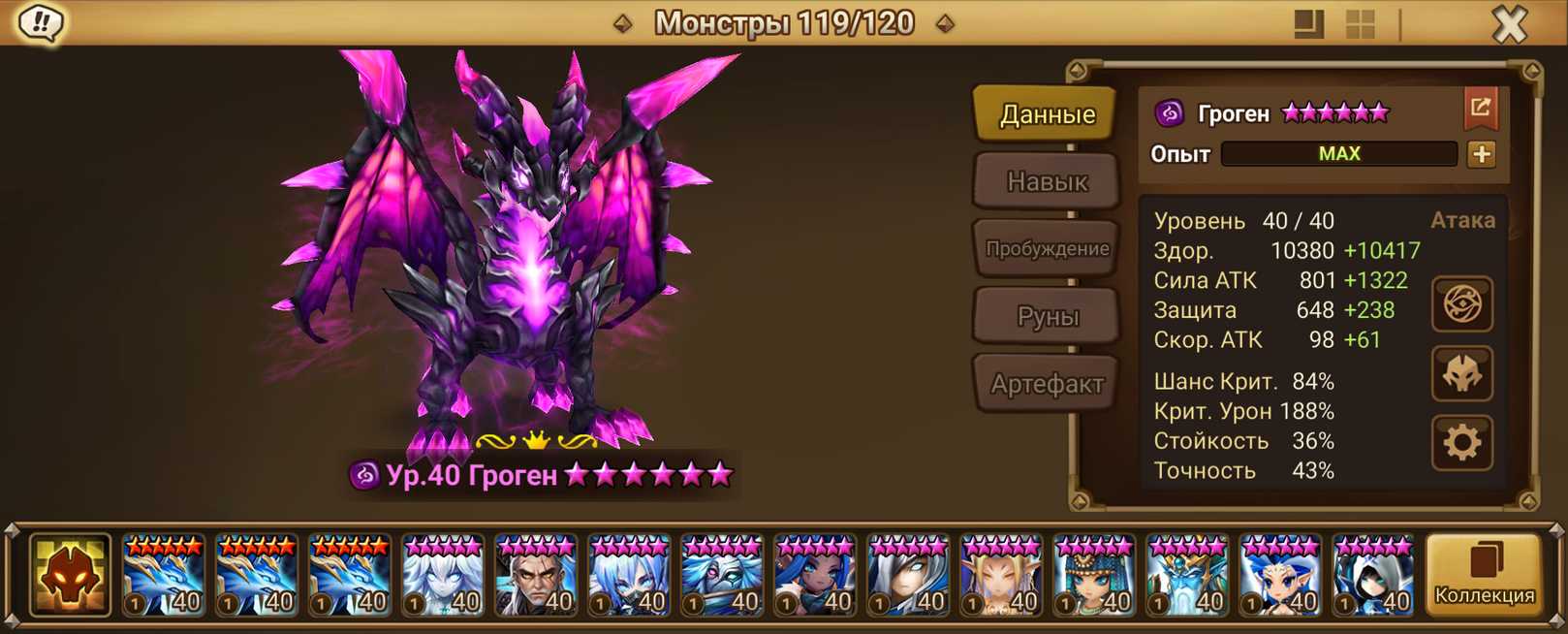The image size is (1568, 634).
Task: Open the gear settings button
Action: [x=1462, y=443]
